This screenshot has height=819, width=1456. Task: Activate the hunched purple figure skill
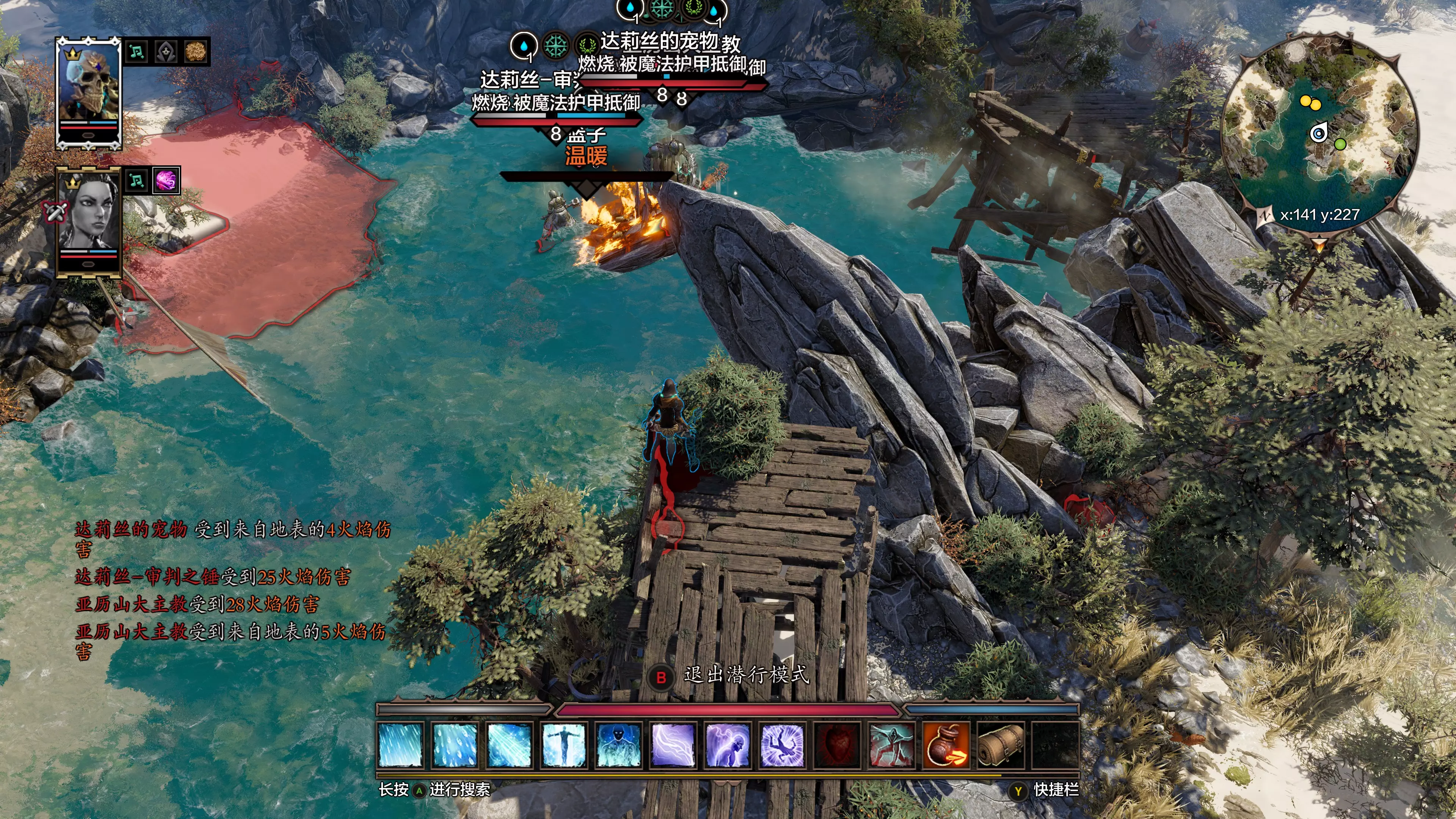[x=728, y=745]
